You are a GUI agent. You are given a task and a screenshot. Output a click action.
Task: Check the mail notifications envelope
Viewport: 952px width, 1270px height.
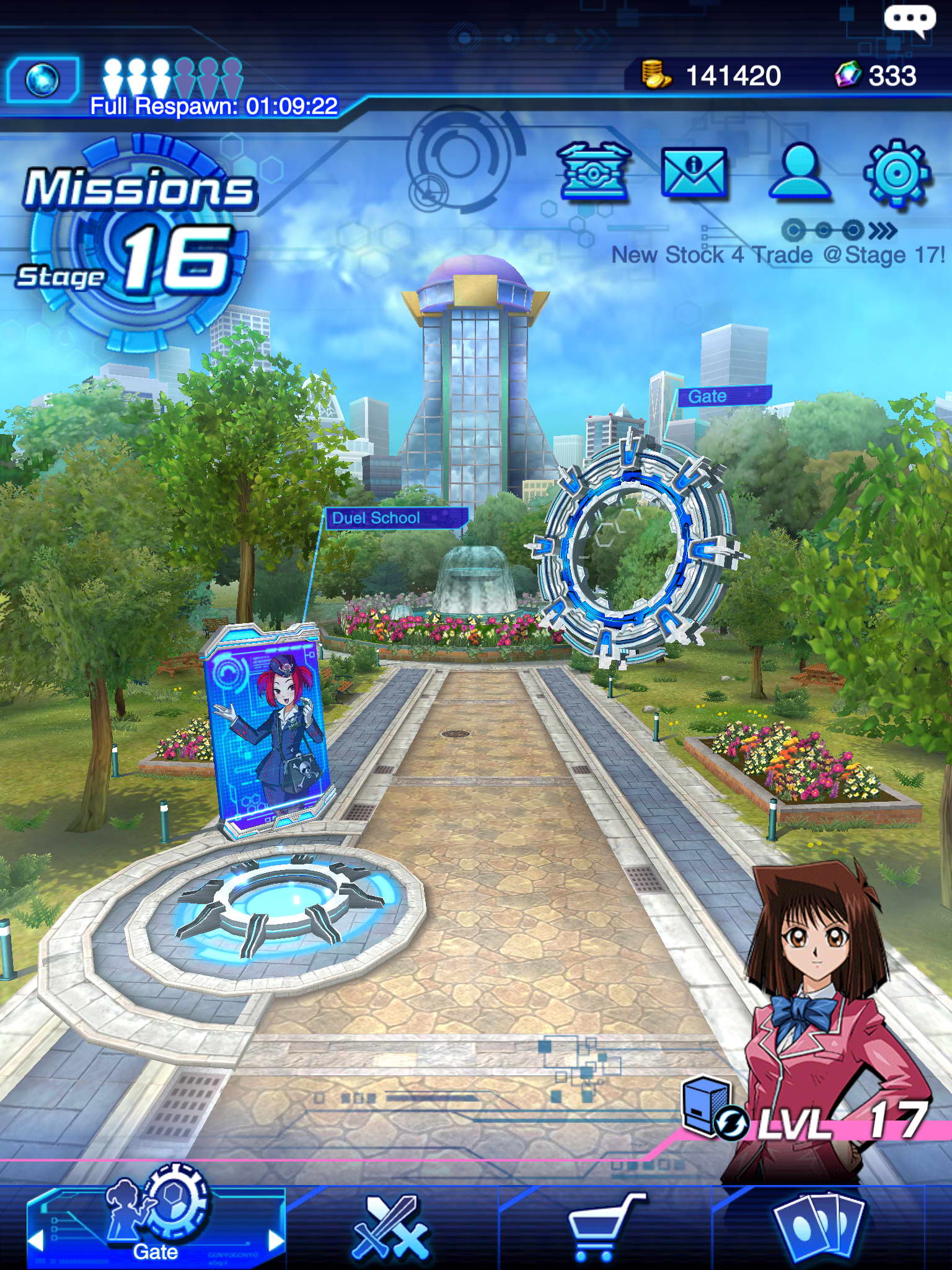click(x=694, y=172)
